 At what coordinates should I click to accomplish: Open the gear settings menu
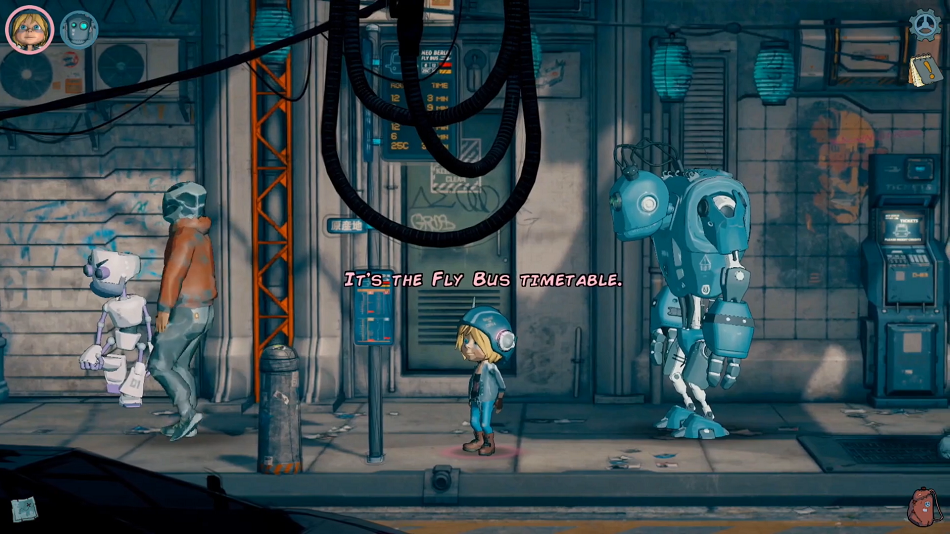click(924, 24)
